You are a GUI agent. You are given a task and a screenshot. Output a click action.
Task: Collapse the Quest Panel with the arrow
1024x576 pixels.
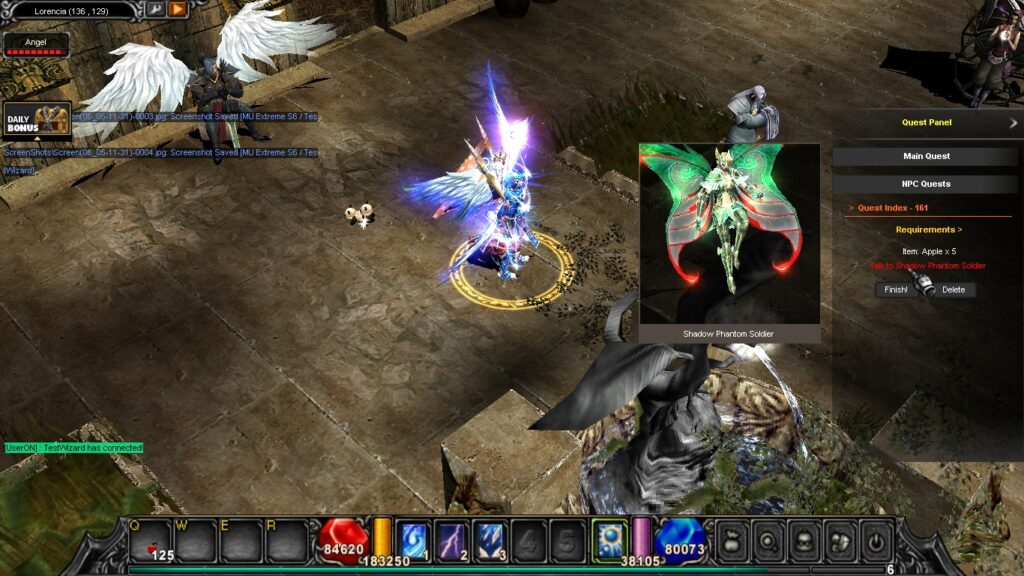pyautogui.click(x=1013, y=123)
